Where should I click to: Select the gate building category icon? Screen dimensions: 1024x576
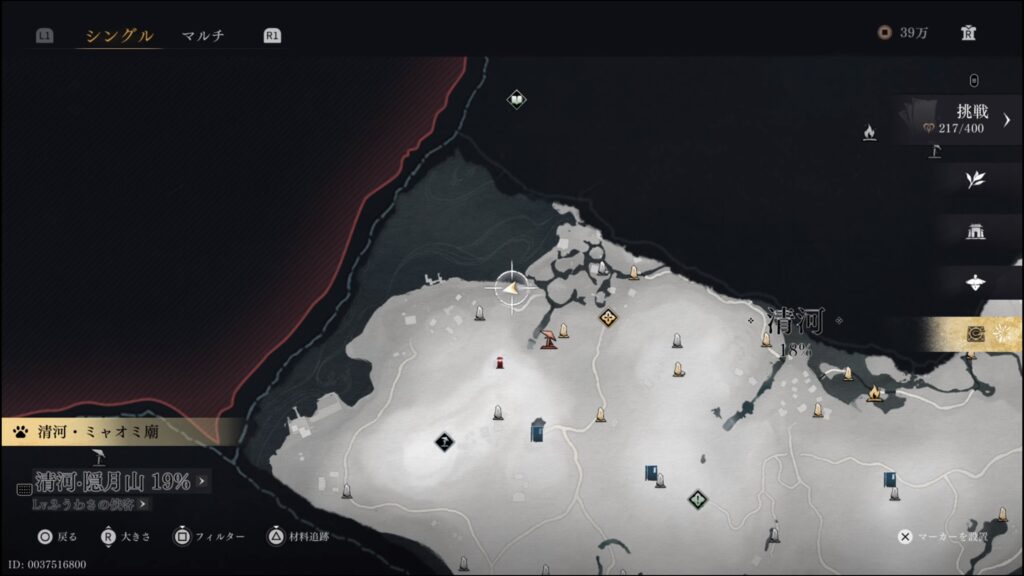[x=975, y=232]
